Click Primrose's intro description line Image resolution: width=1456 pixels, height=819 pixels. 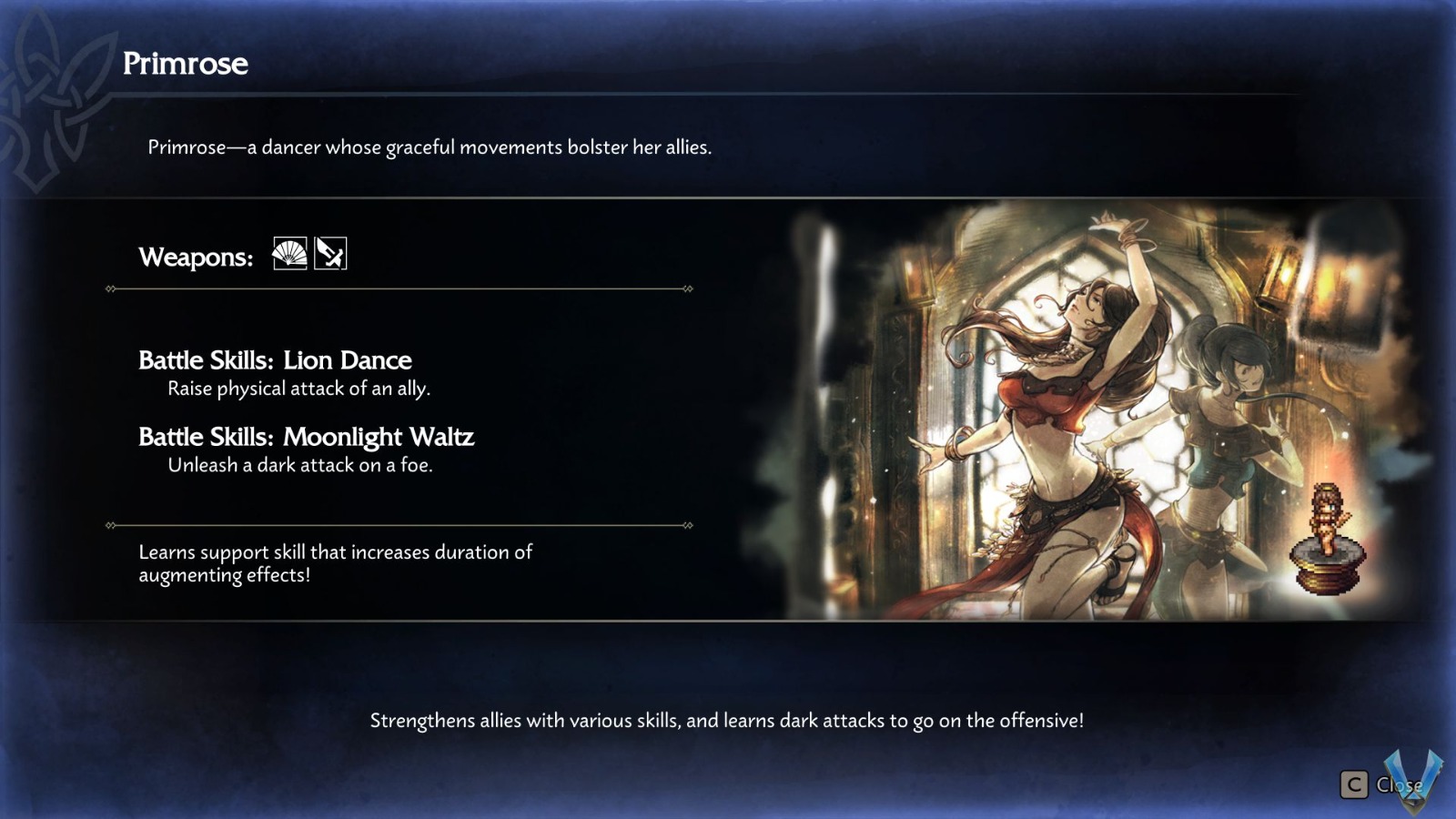431,146
